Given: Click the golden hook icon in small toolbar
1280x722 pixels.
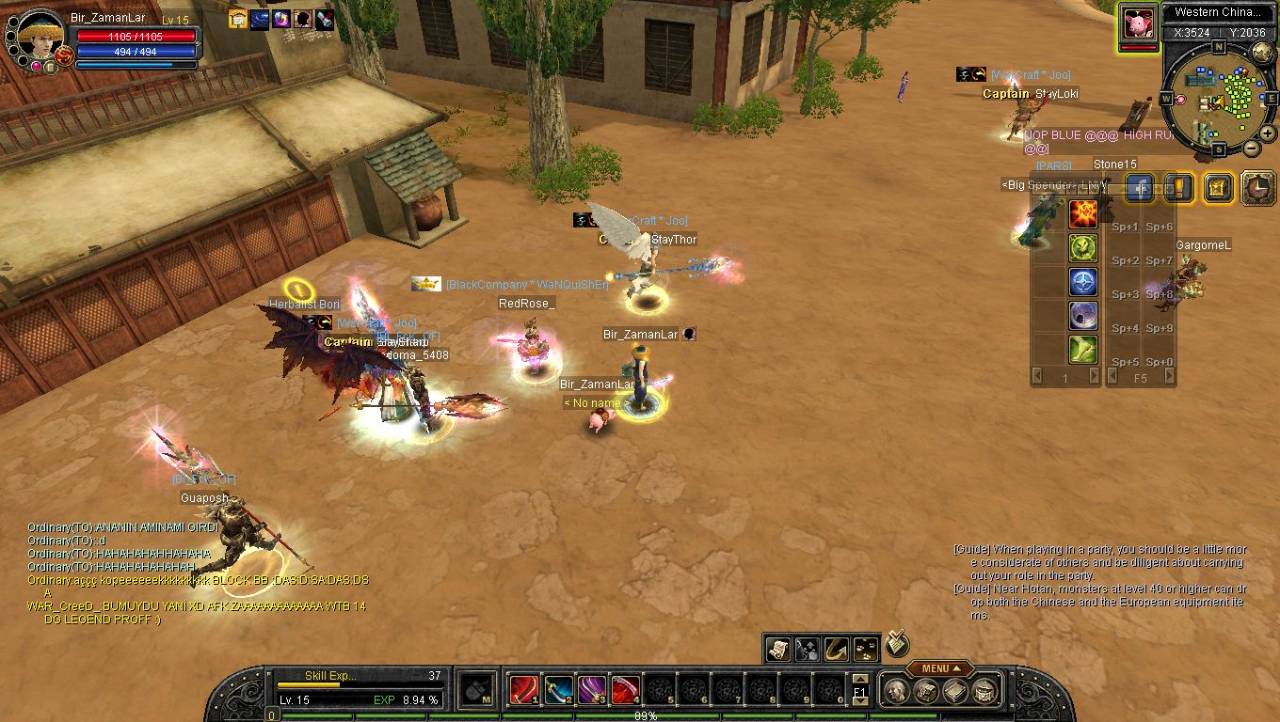Looking at the screenshot, I should [836, 650].
